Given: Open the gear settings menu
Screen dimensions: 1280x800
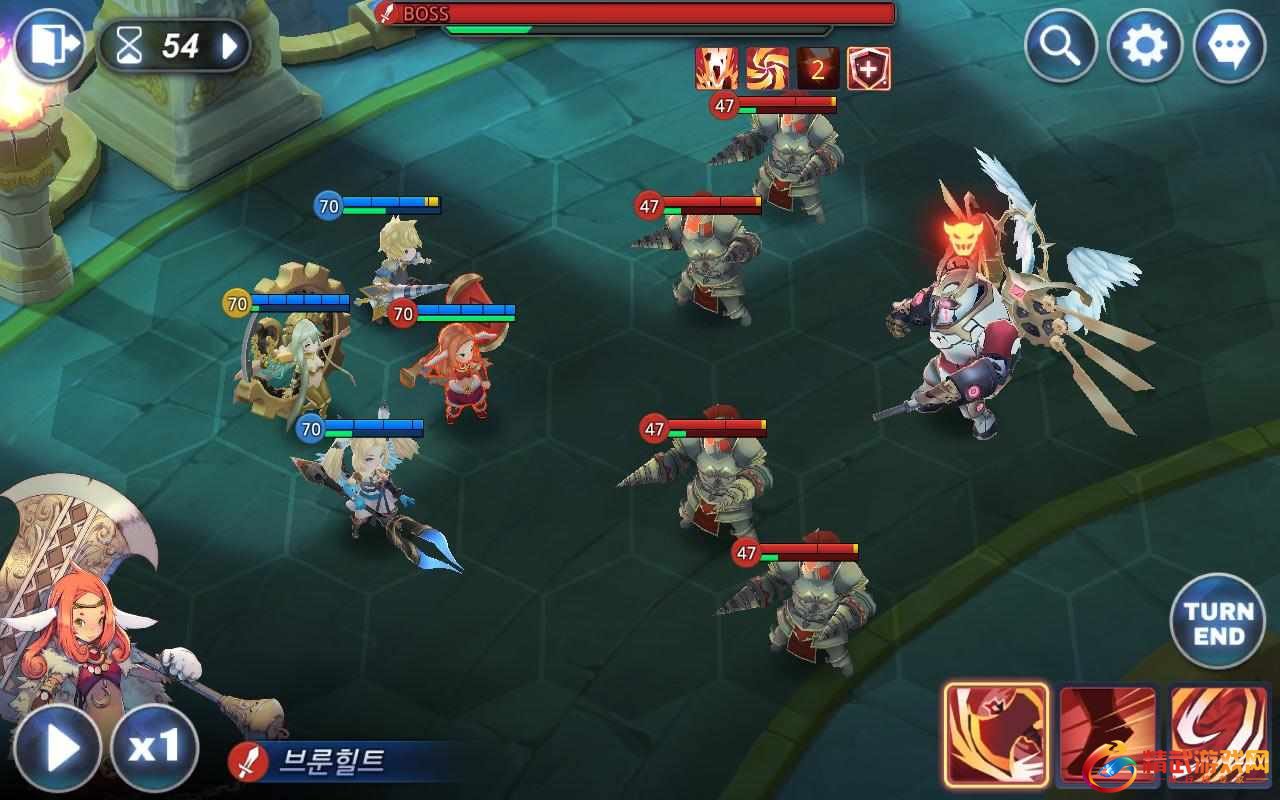Looking at the screenshot, I should click(x=1145, y=46).
